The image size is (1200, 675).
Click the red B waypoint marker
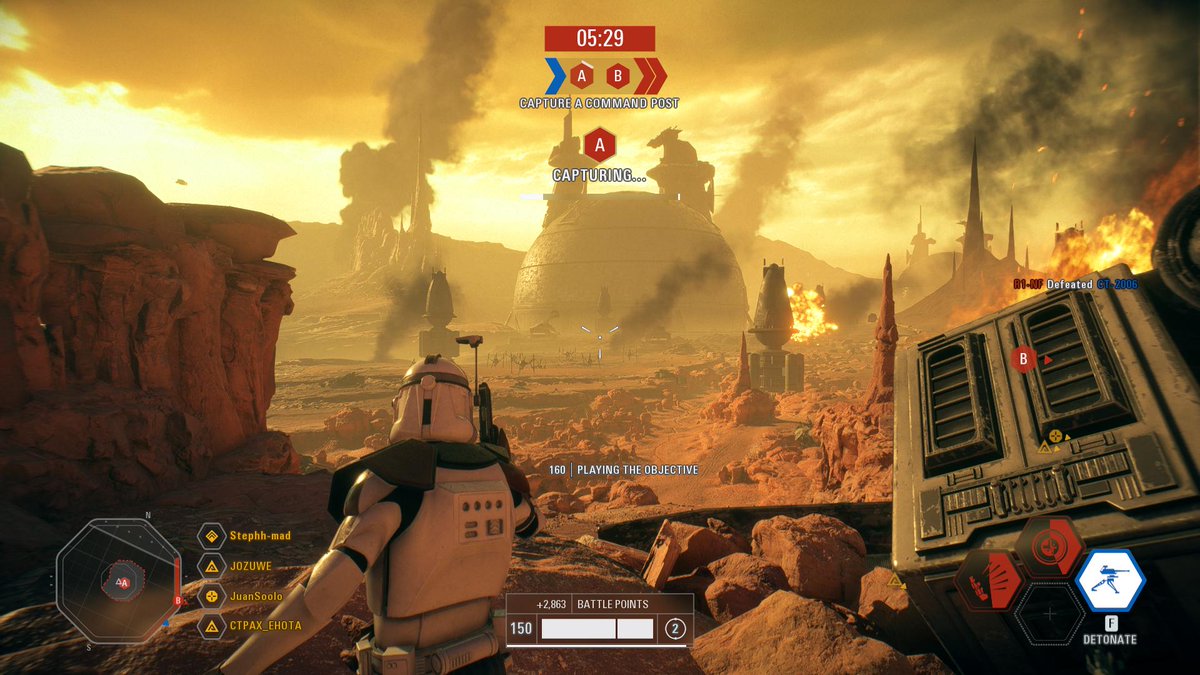pyautogui.click(x=1023, y=359)
